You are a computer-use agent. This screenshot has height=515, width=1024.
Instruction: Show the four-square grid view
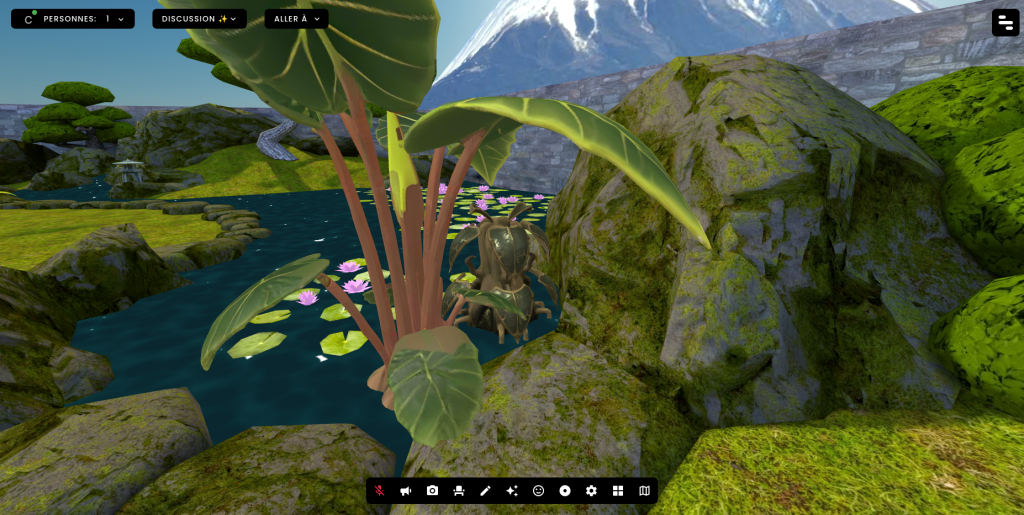[x=618, y=491]
